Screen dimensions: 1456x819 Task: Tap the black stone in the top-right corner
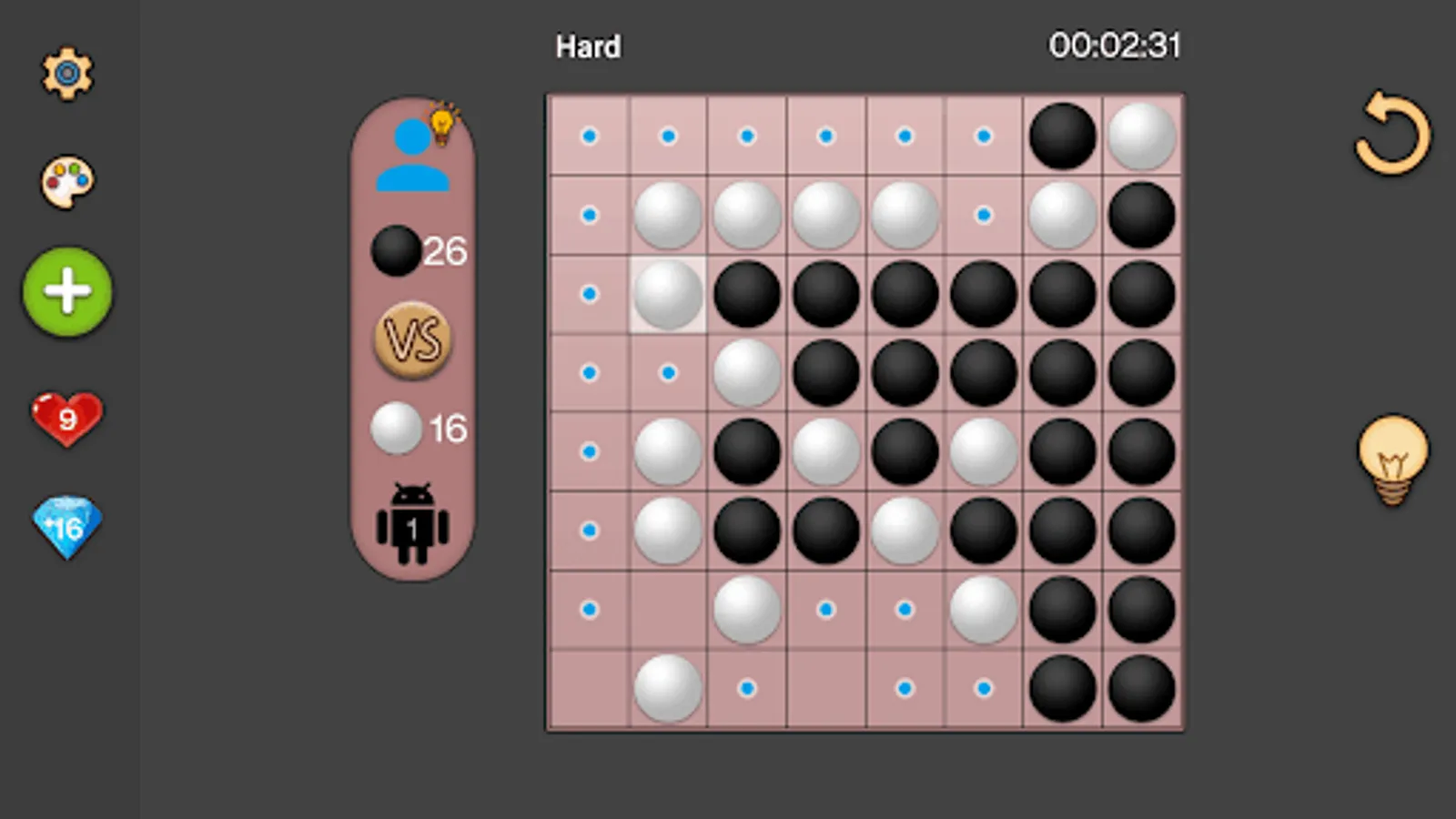(x=1063, y=136)
